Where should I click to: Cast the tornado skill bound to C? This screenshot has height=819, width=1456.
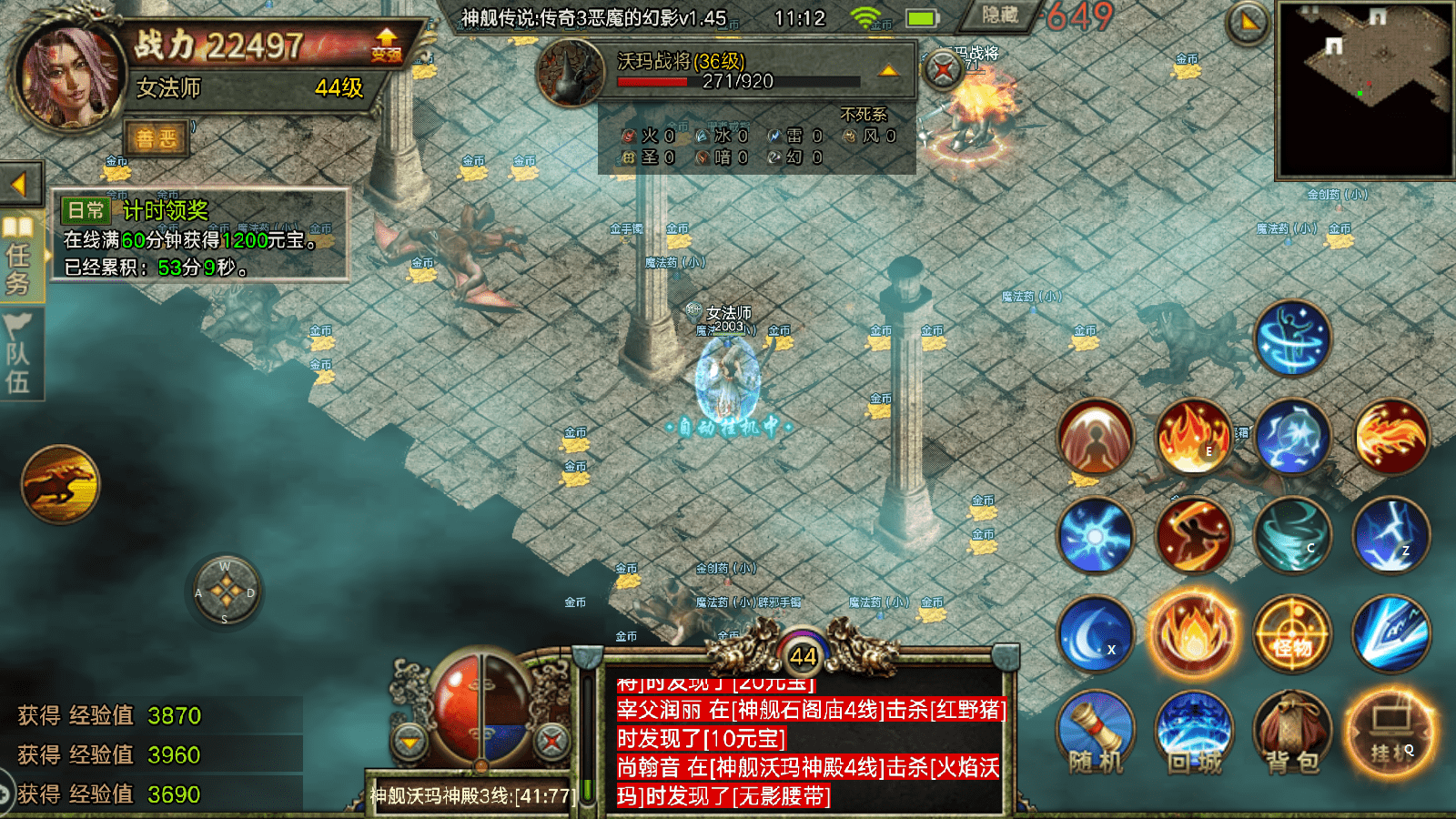1291,536
